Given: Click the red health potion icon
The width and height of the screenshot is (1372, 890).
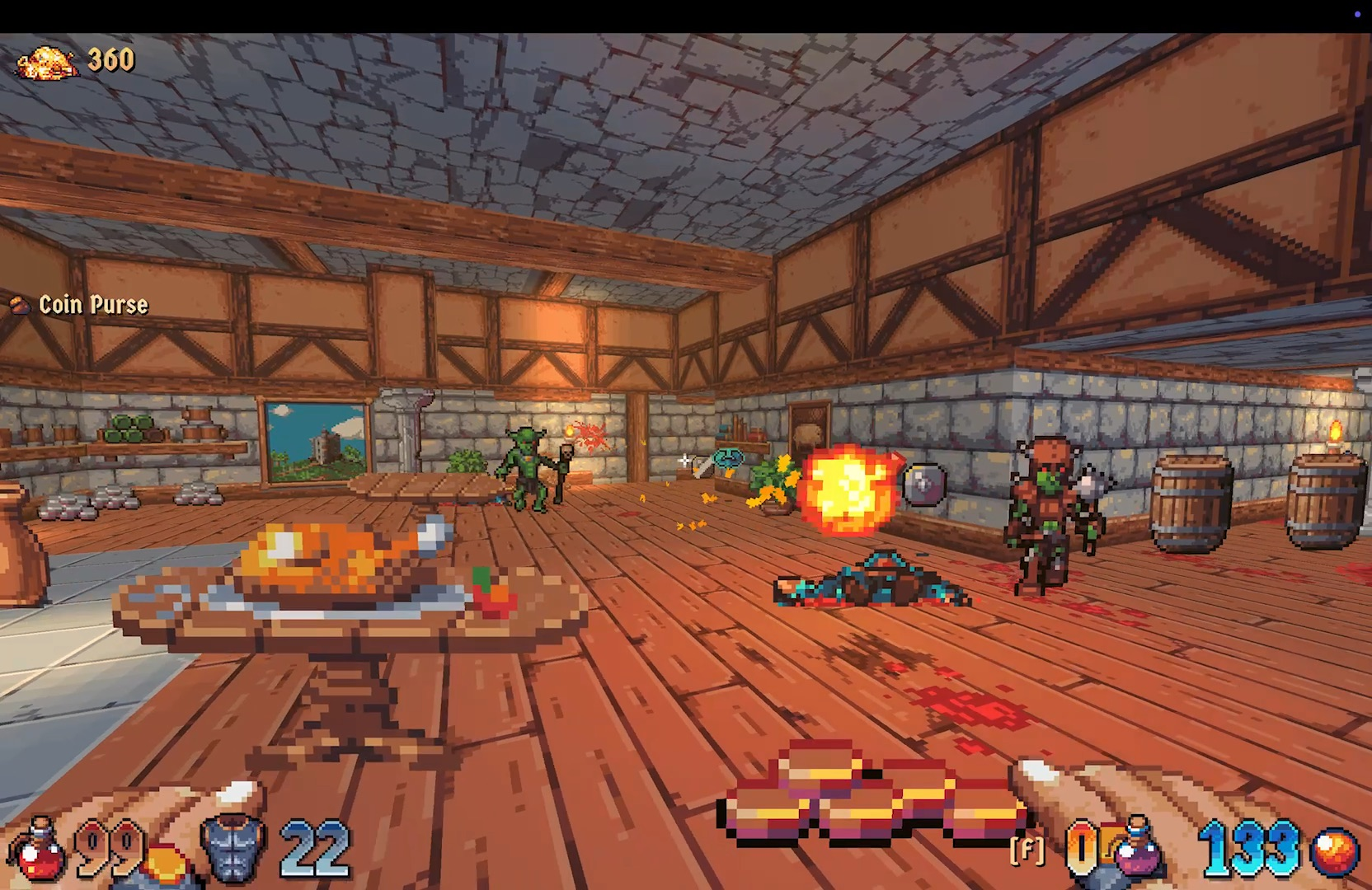Looking at the screenshot, I should click(39, 850).
